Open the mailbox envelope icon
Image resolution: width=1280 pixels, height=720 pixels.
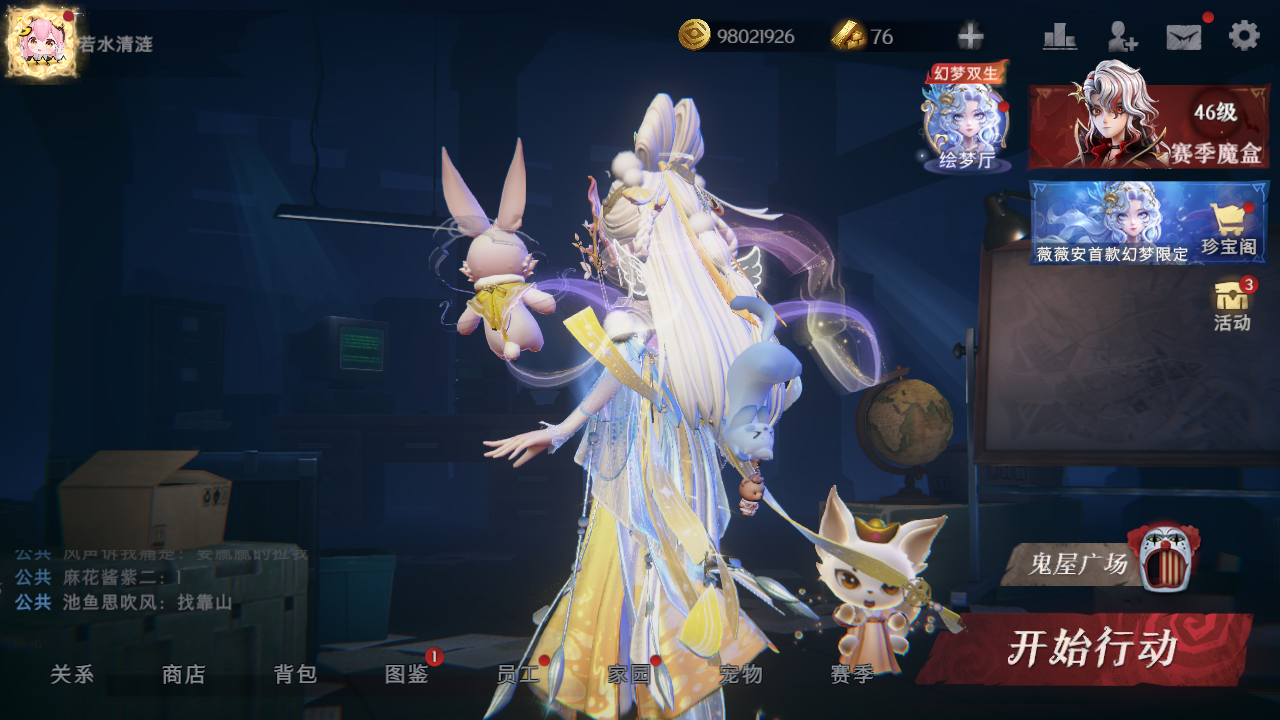(1184, 37)
